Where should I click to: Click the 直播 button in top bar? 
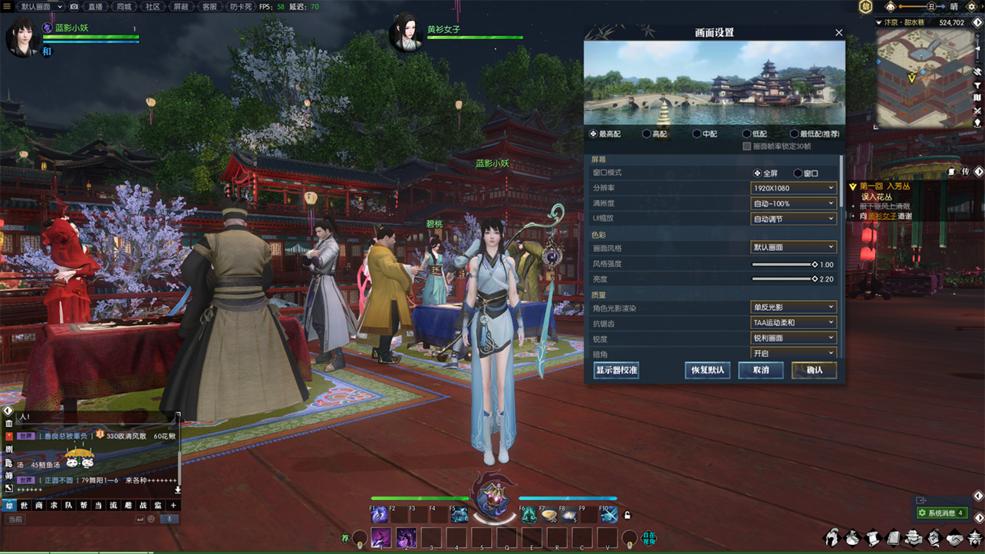(96, 6)
